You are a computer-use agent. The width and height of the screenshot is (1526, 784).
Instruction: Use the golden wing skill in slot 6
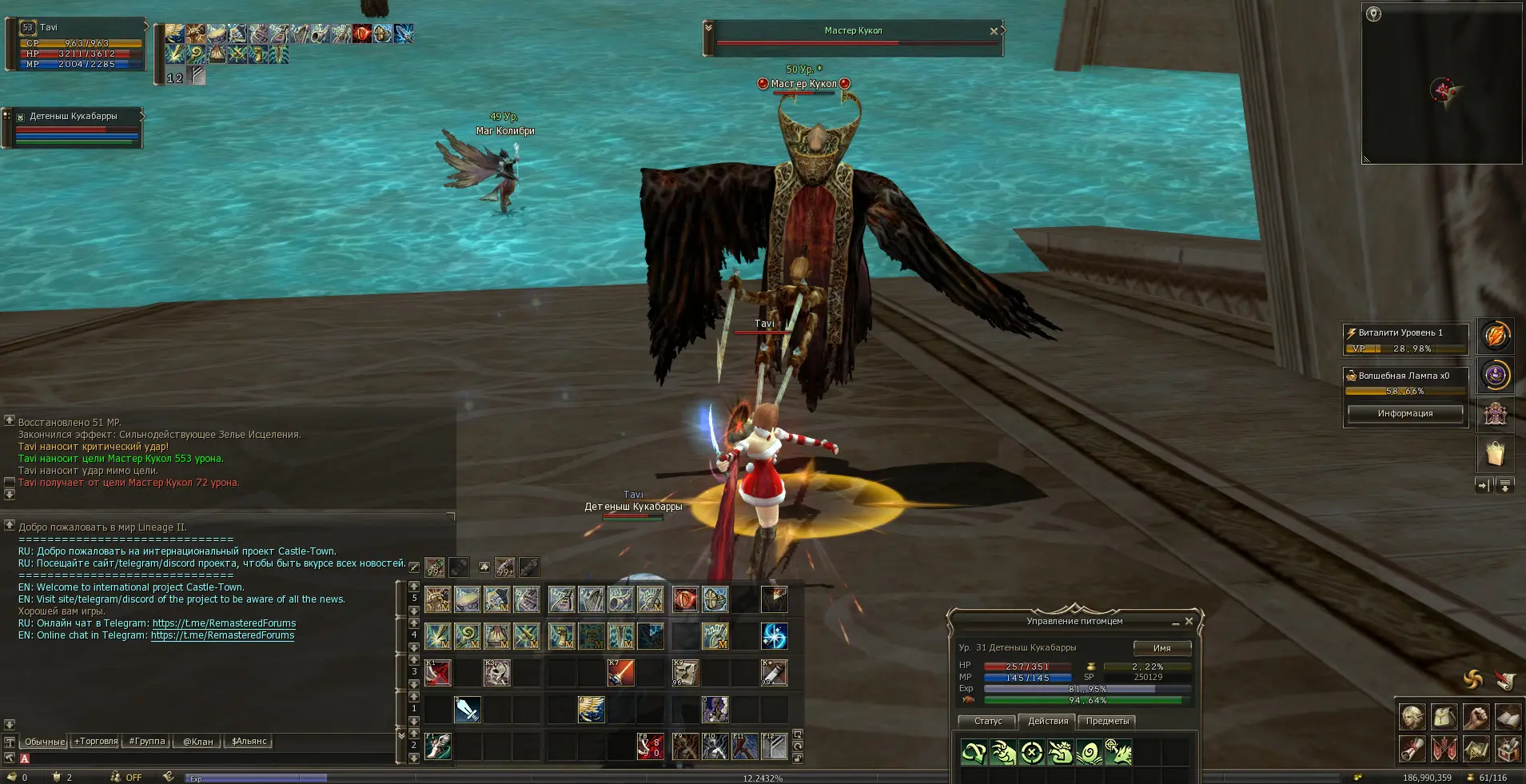click(x=592, y=710)
